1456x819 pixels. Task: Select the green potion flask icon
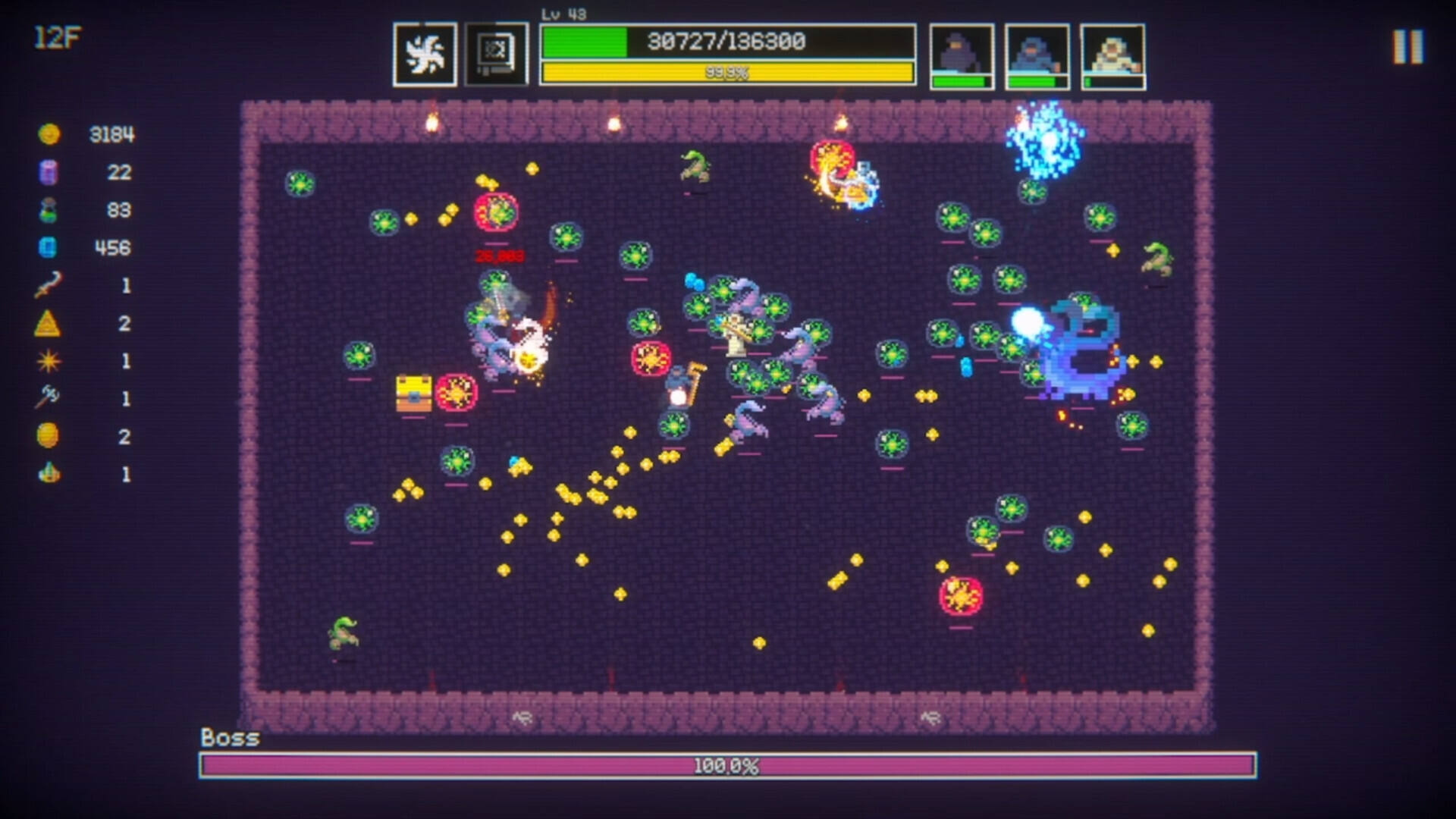(x=49, y=210)
